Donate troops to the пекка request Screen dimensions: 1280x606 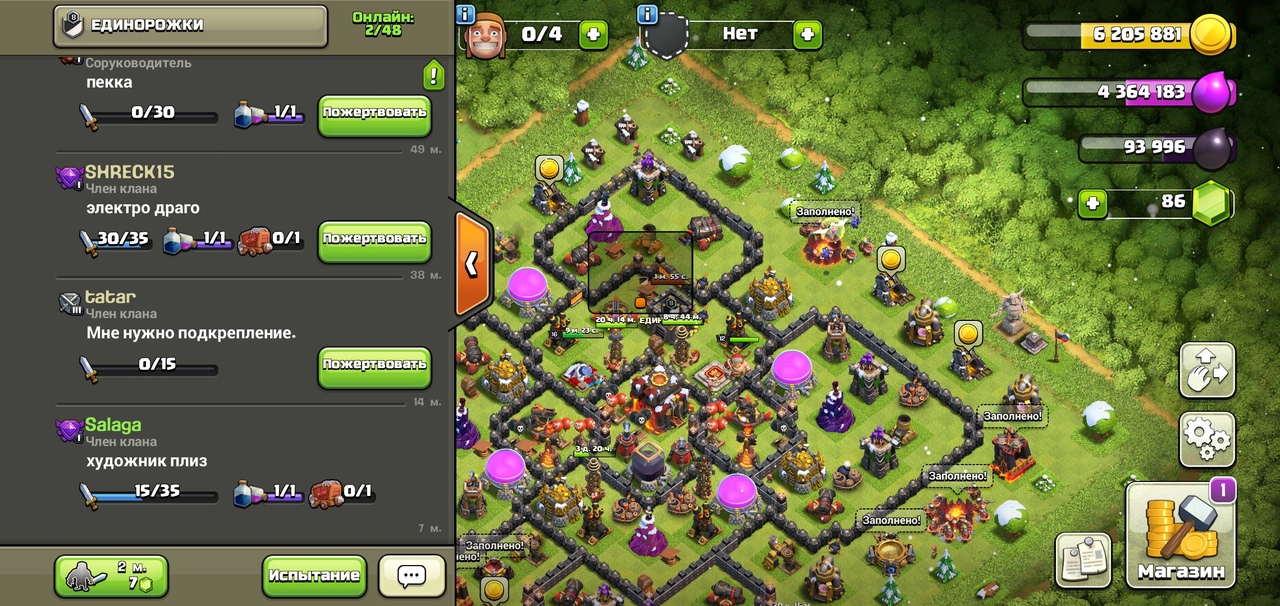click(374, 114)
